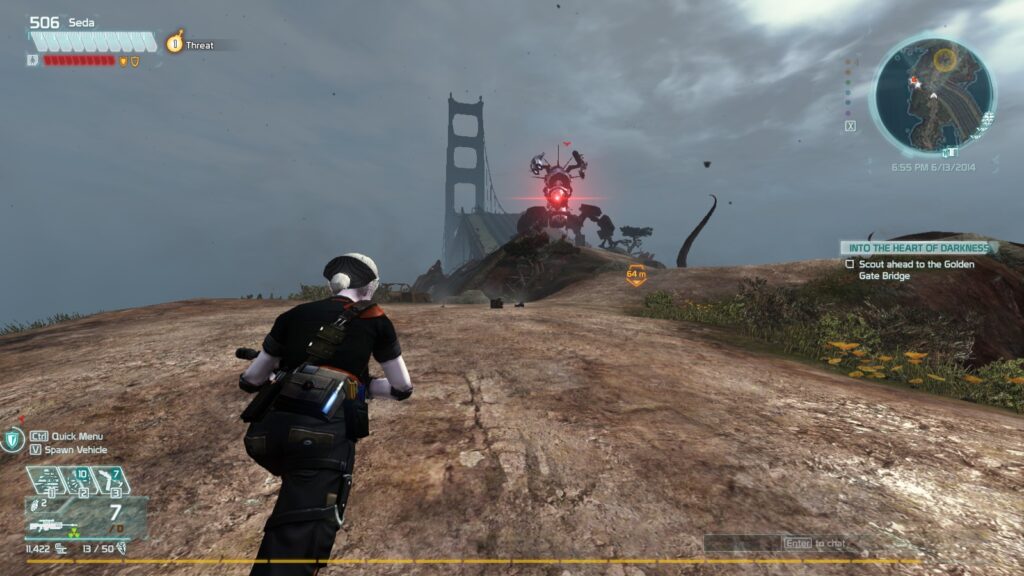Click the character name Seda
Viewport: 1024px width, 576px height.
coord(81,23)
